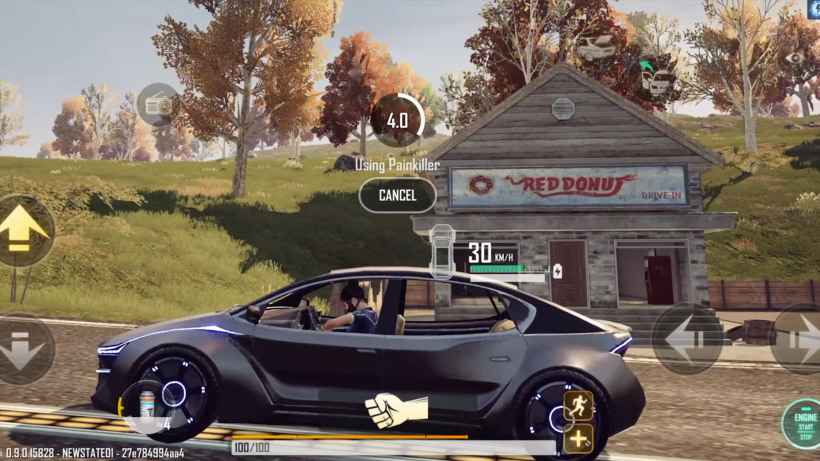Open the radio icon
The width and height of the screenshot is (820, 461).
click(157, 104)
